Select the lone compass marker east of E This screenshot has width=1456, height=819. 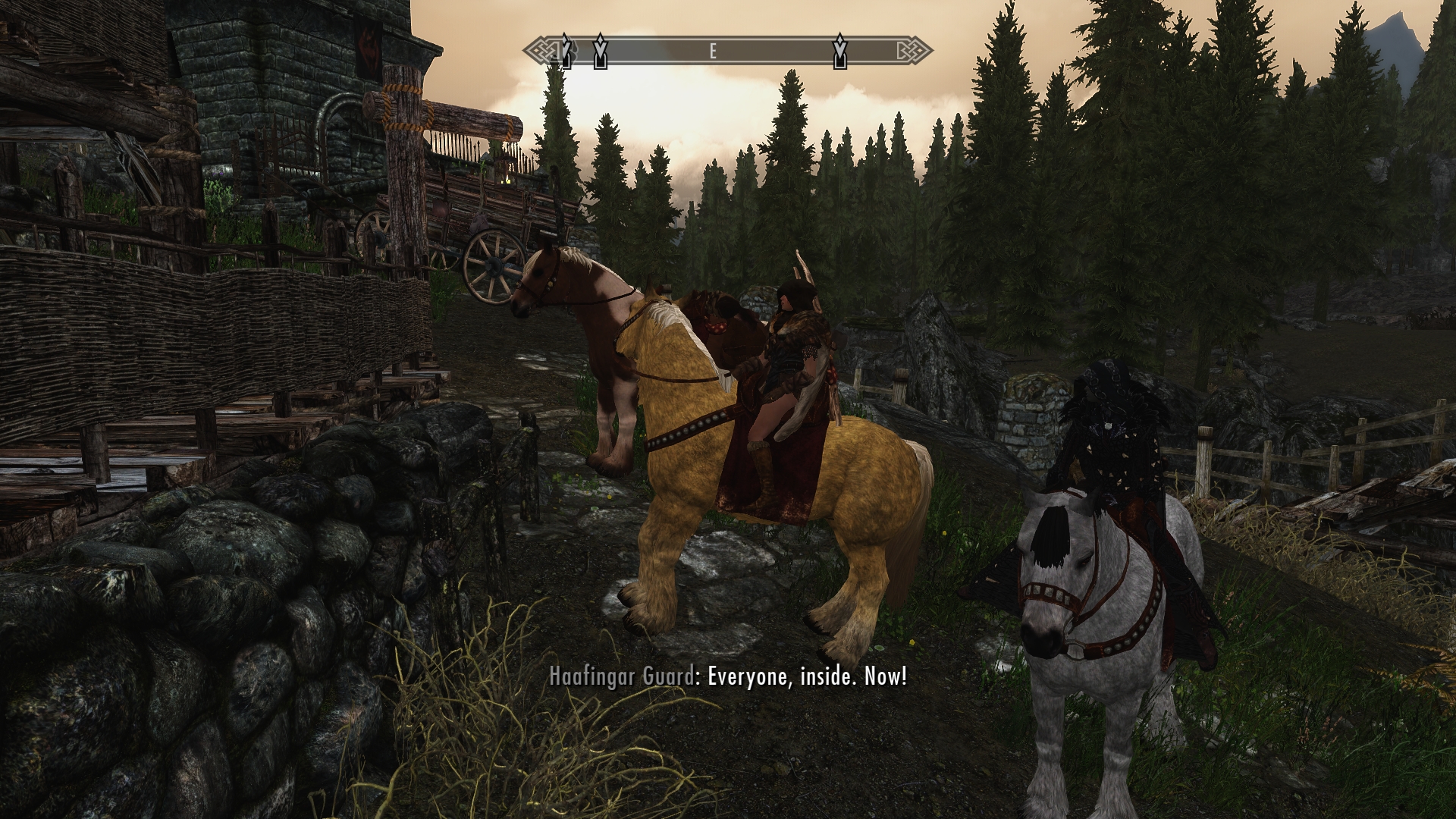(x=839, y=51)
